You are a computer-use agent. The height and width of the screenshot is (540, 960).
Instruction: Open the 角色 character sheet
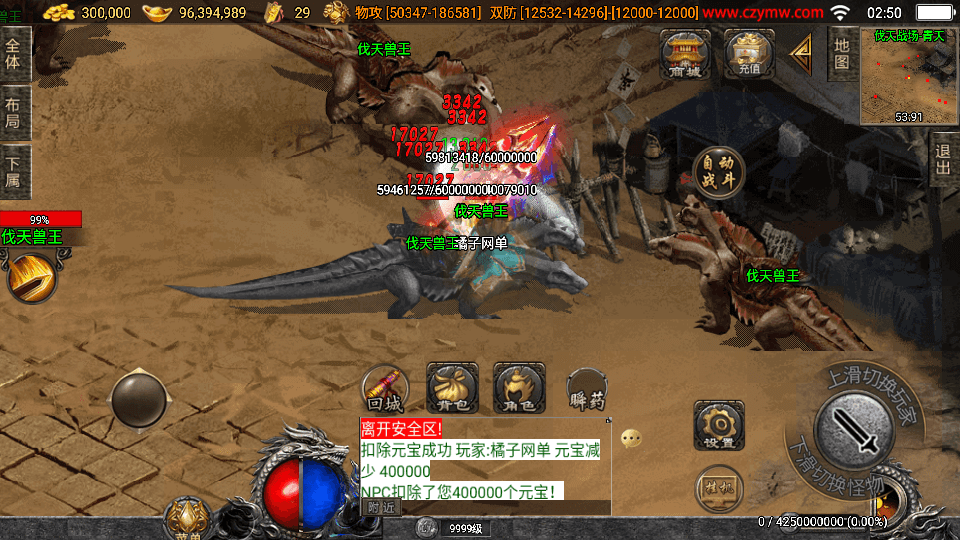[x=519, y=389]
